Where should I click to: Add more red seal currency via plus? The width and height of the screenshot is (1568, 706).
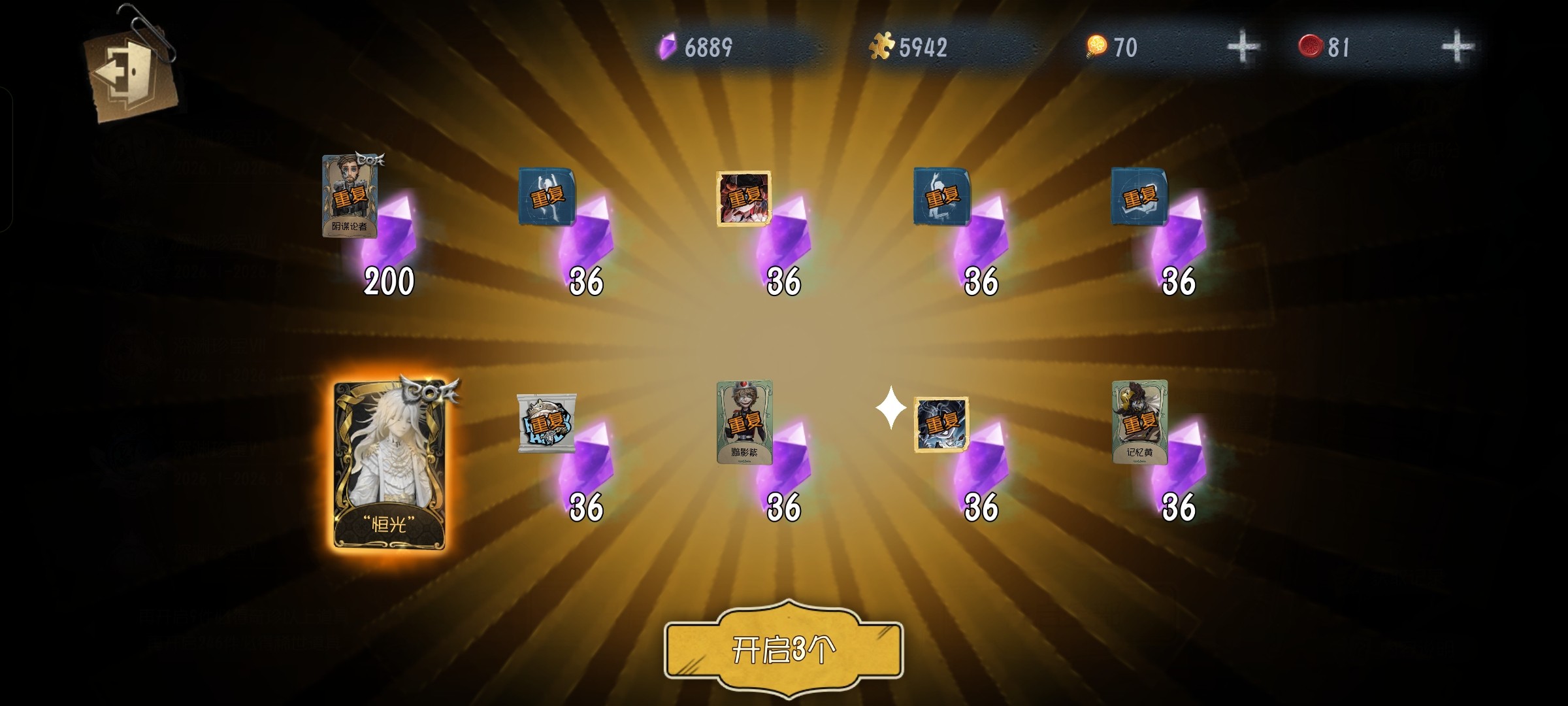pos(1457,47)
